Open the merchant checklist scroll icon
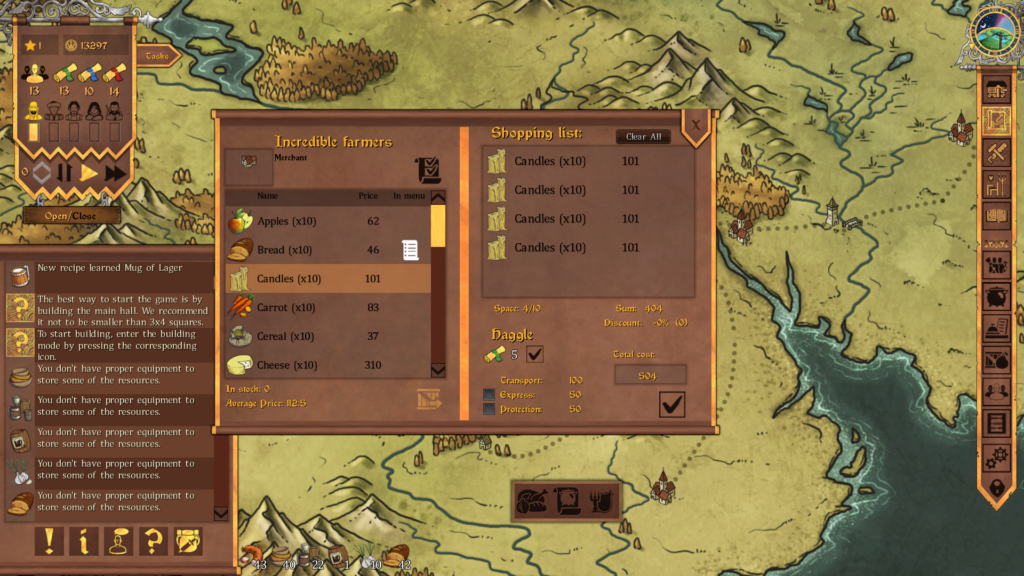This screenshot has width=1024, height=576. 428,170
